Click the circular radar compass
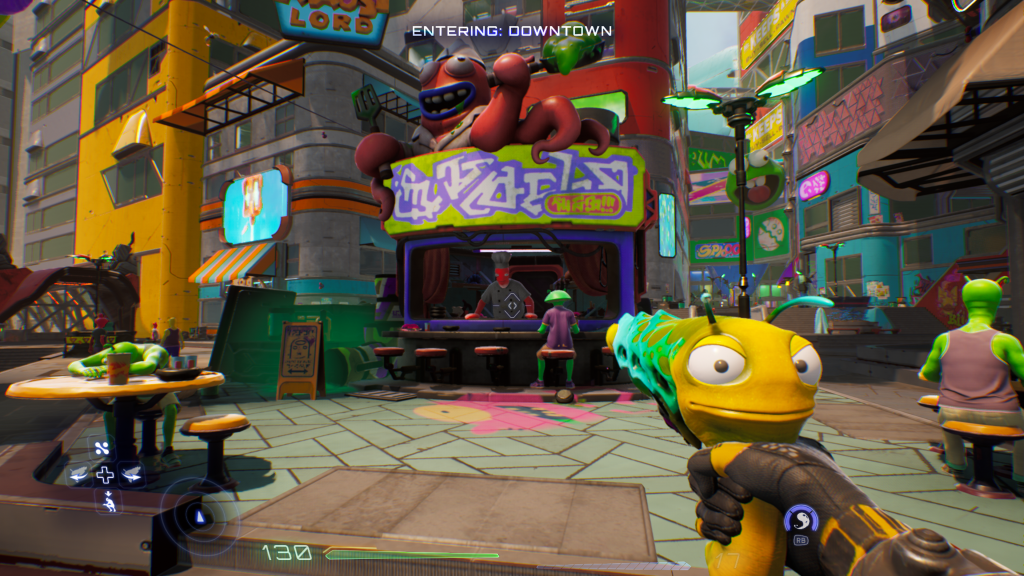The image size is (1024, 576). 200,517
